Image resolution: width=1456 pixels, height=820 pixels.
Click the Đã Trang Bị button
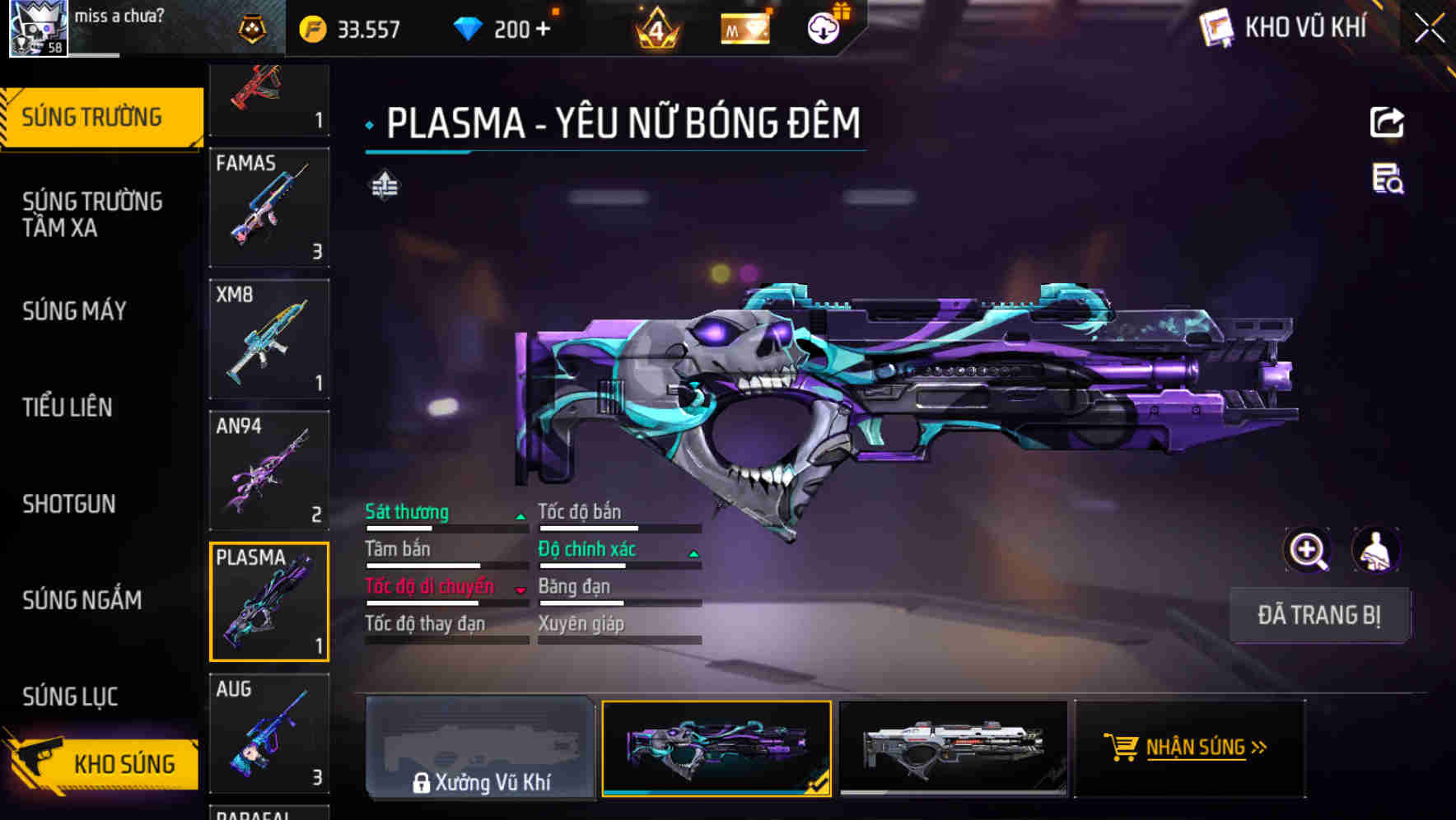tap(1319, 615)
